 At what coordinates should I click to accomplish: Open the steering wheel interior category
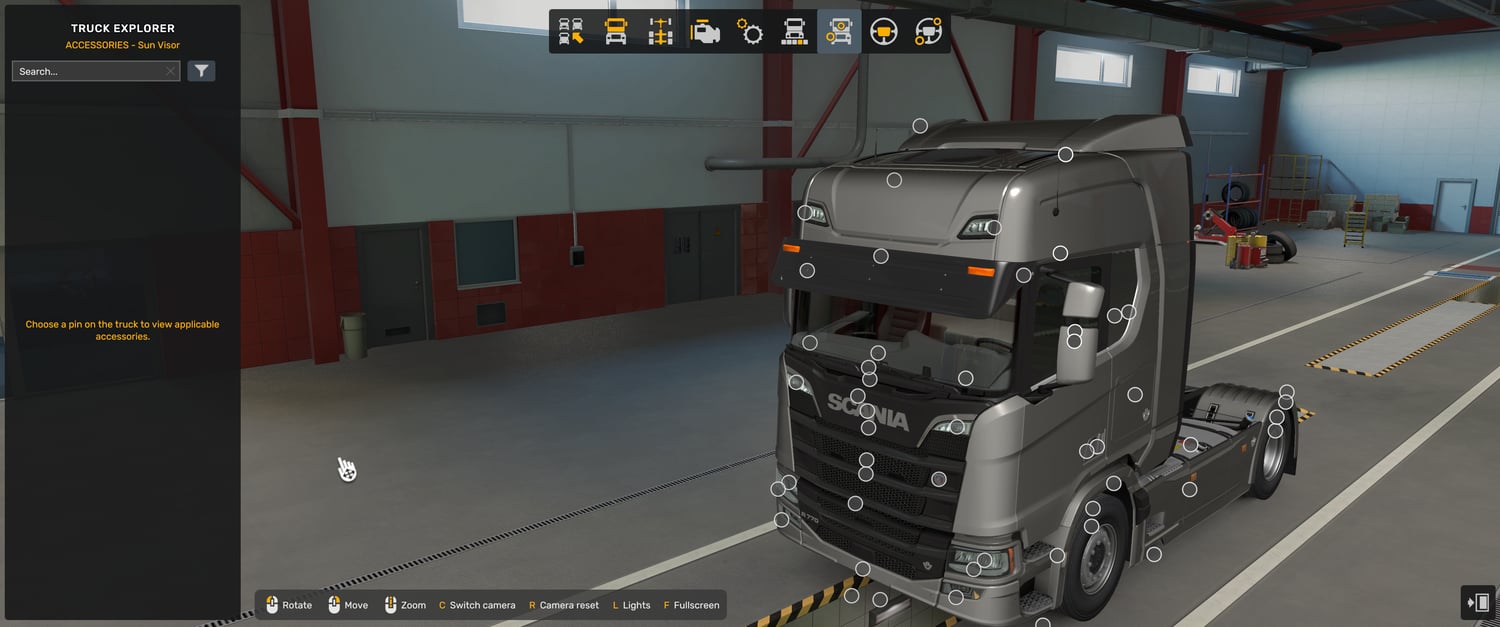884,32
